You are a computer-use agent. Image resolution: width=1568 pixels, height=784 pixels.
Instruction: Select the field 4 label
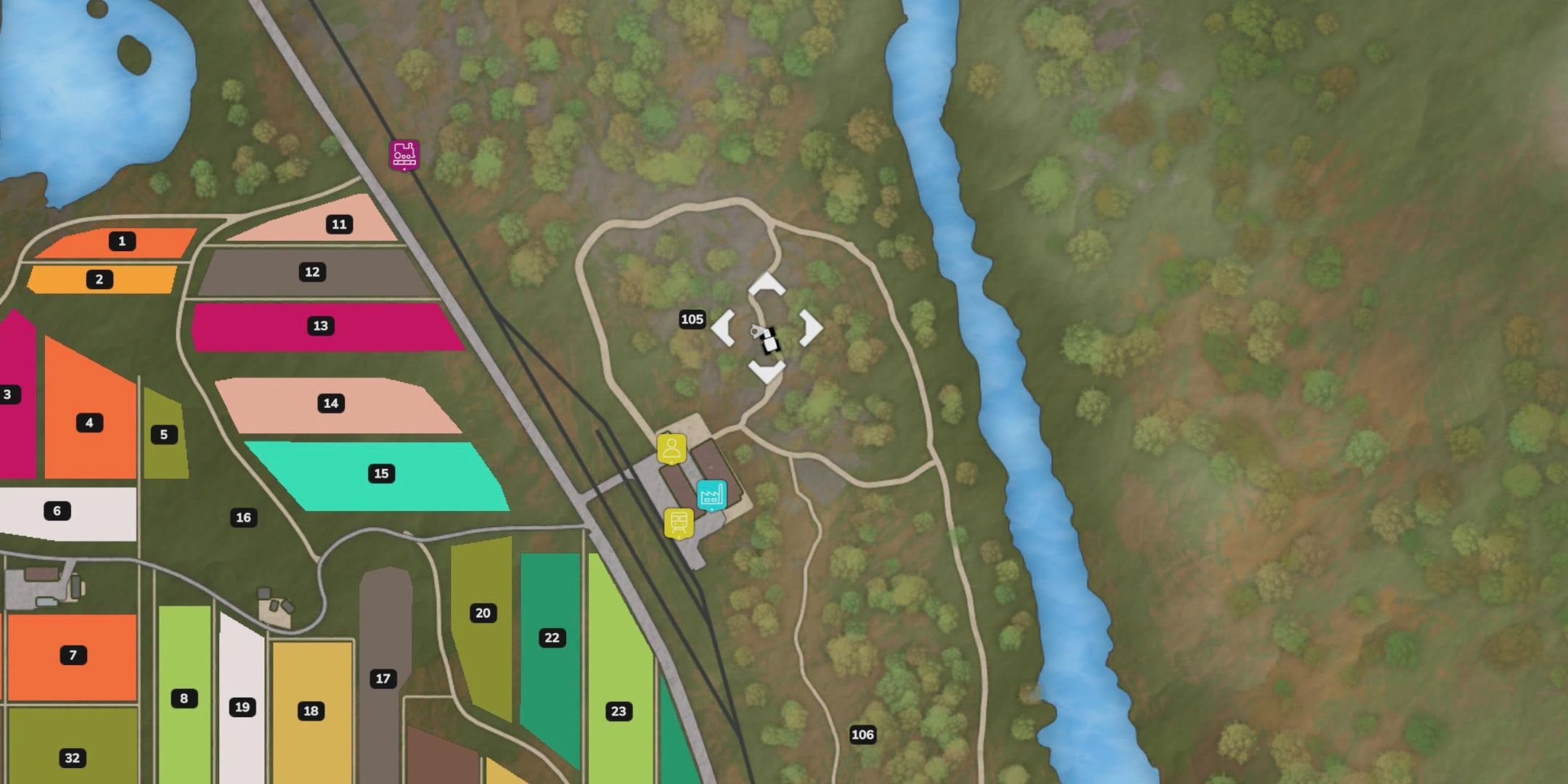pos(89,422)
